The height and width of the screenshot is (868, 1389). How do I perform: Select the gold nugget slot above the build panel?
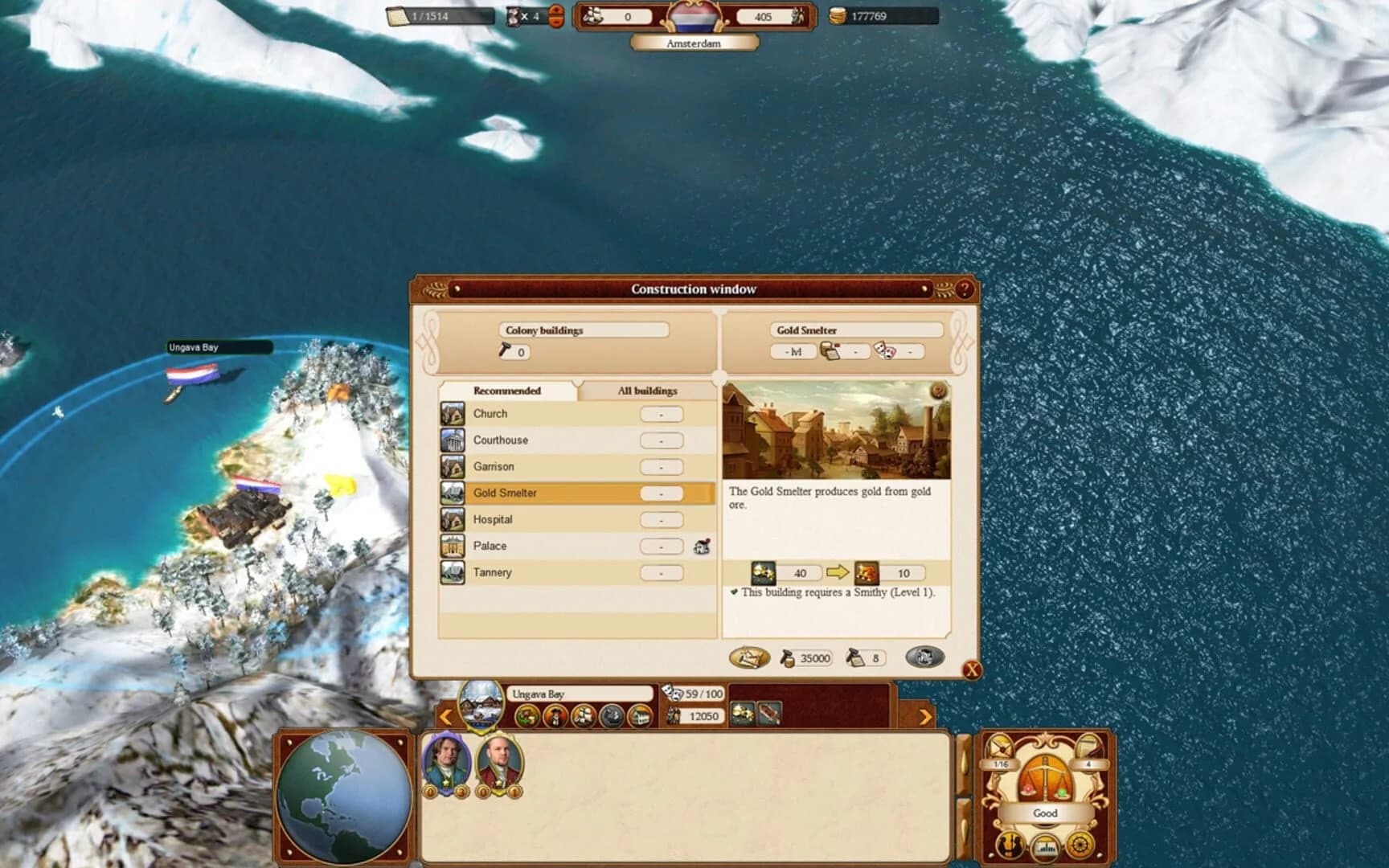coord(740,715)
